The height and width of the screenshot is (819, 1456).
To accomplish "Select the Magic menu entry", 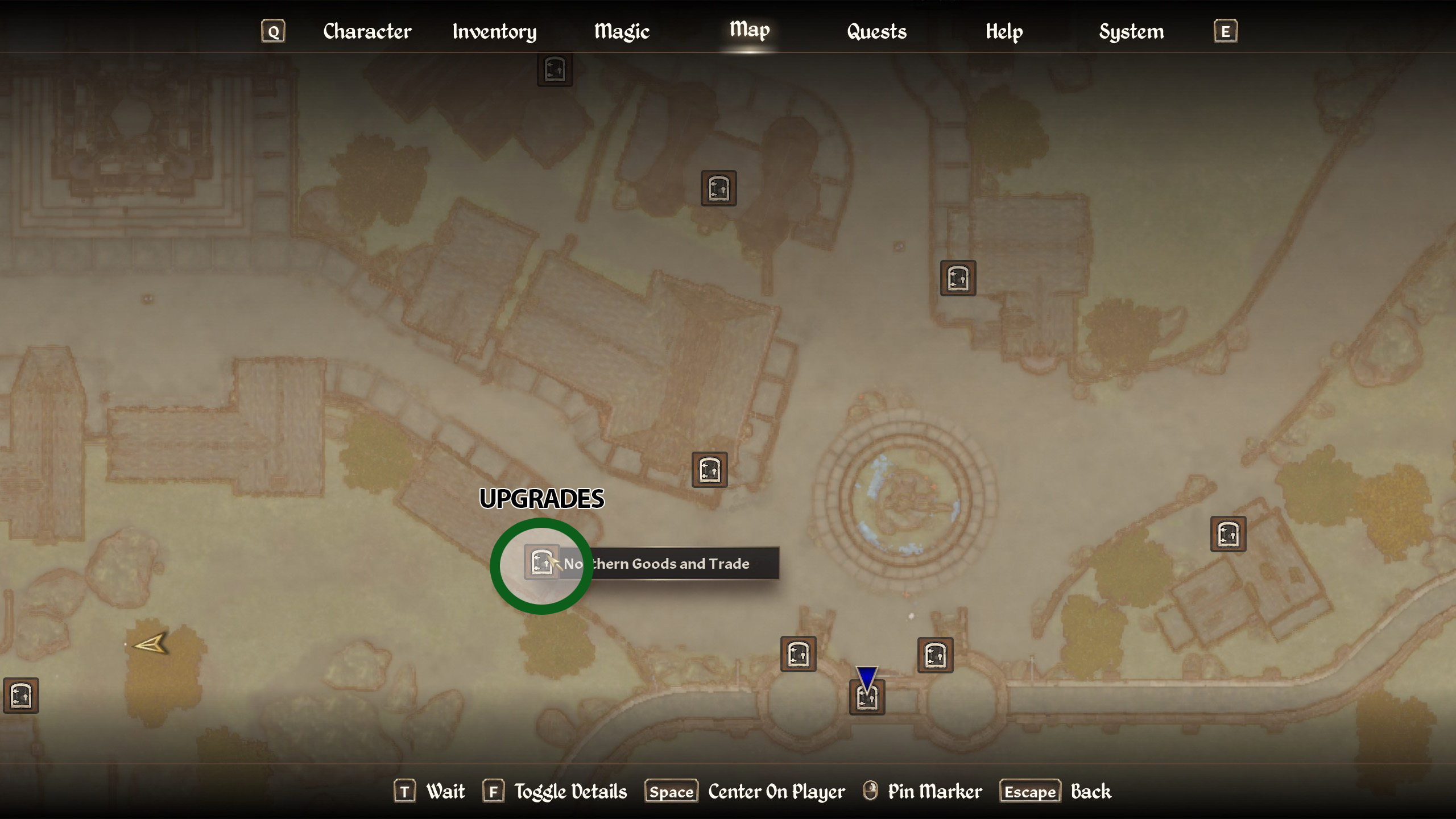I will coord(621,31).
